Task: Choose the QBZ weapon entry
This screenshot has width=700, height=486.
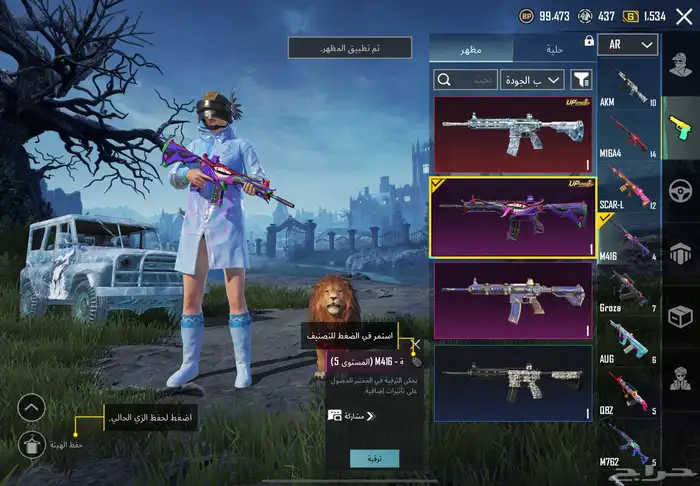Action: (627, 394)
